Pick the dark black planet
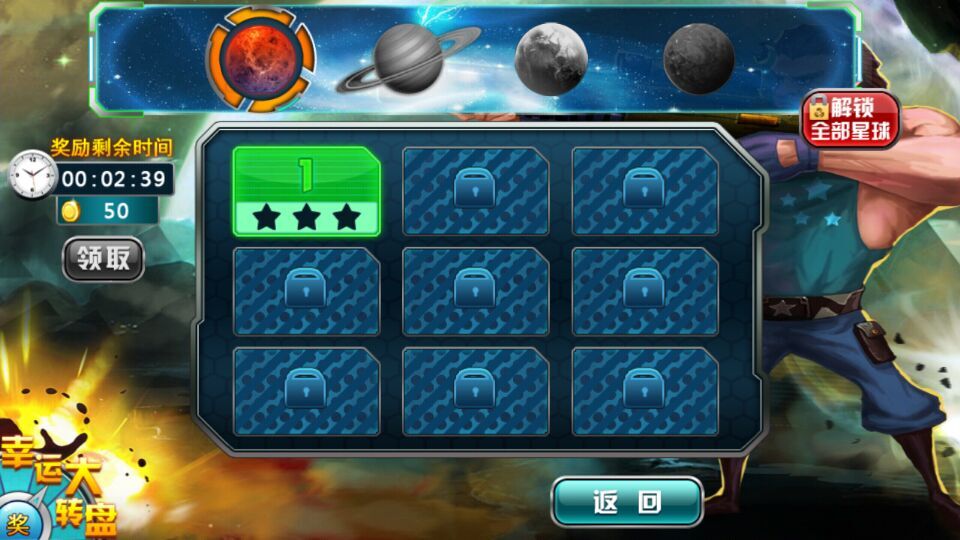This screenshot has height=540, width=960. (x=698, y=59)
